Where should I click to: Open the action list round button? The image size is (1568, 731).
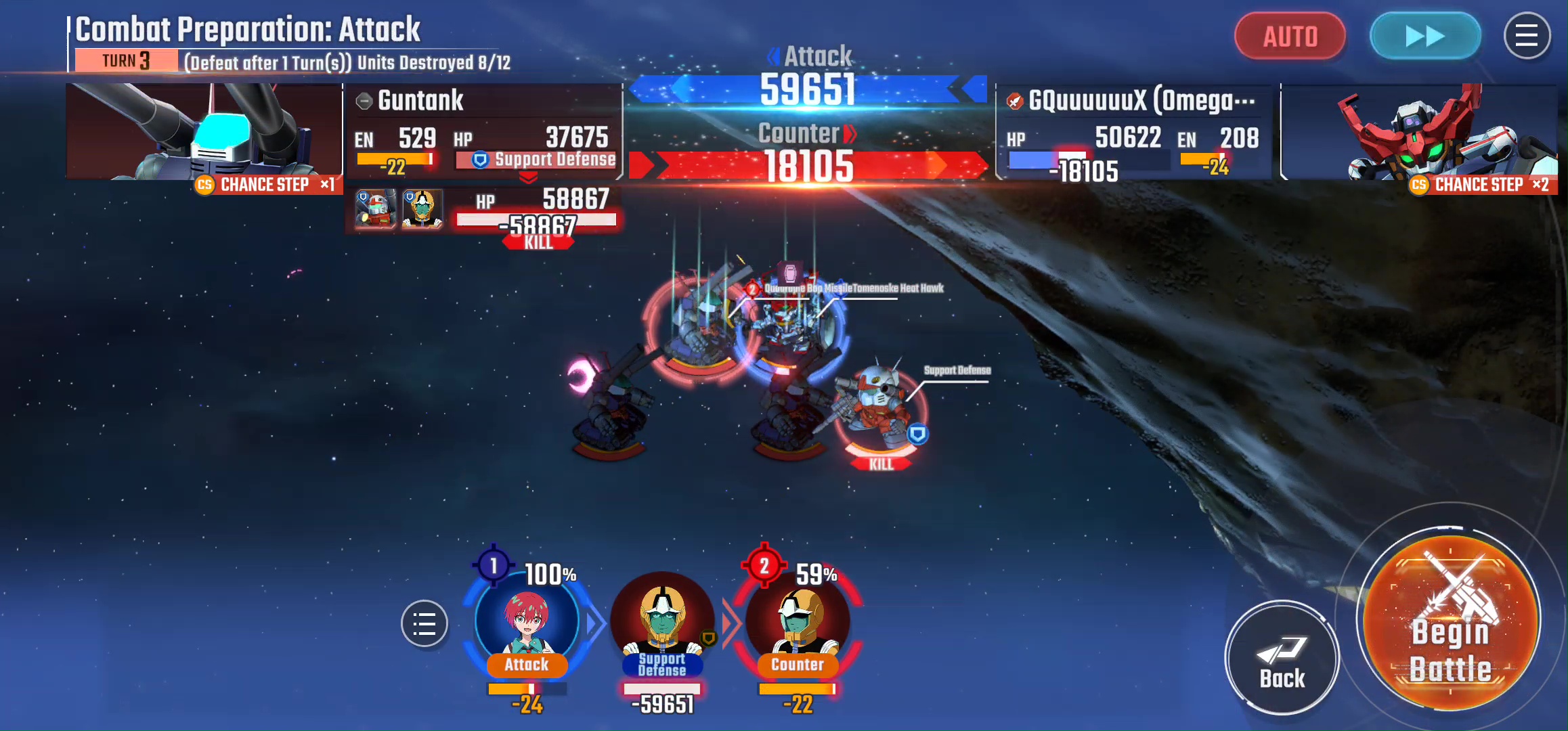(424, 623)
